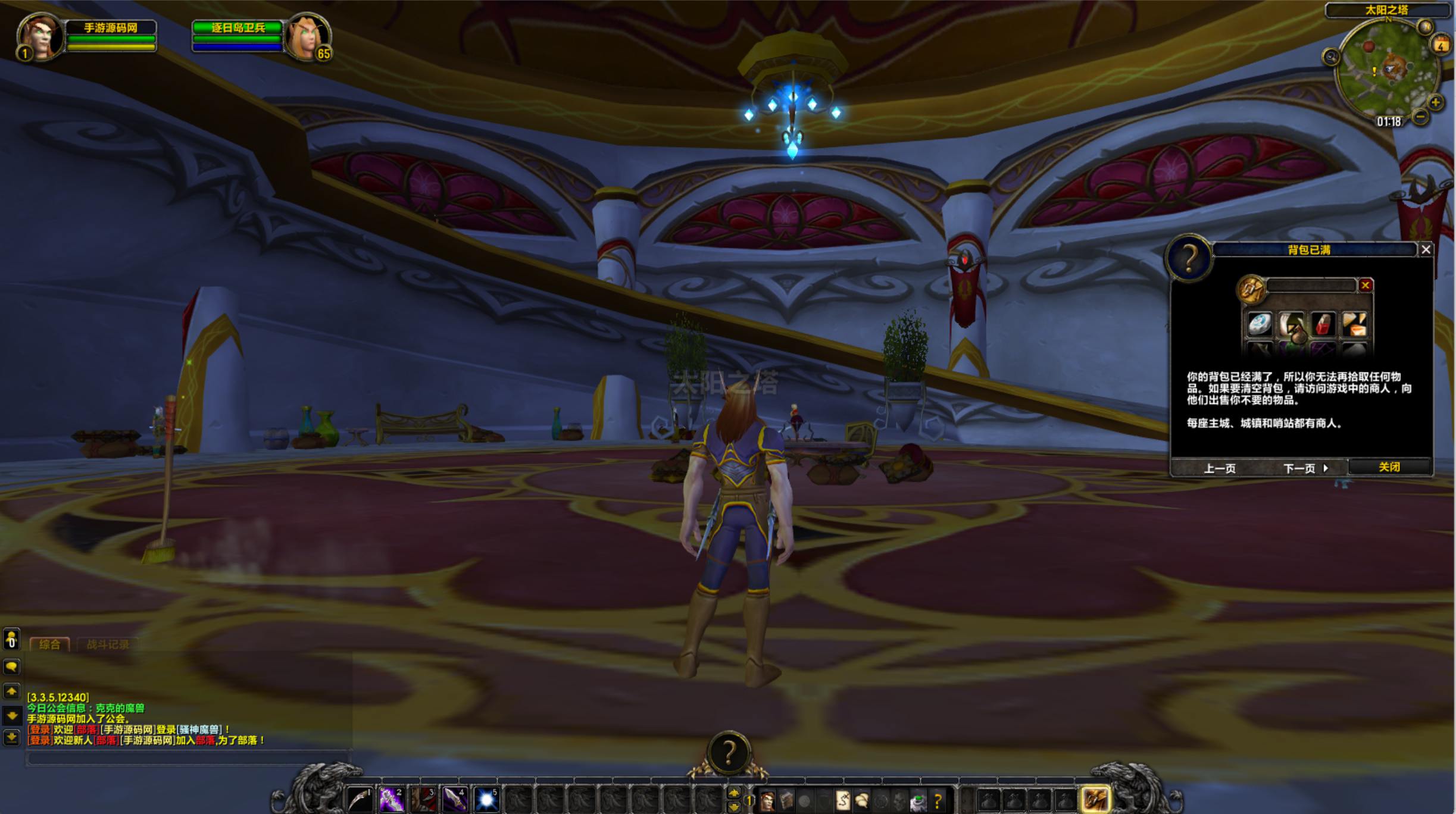Toggle the minimap tracking magnifier icon
This screenshot has width=1456, height=814.
1331,57
